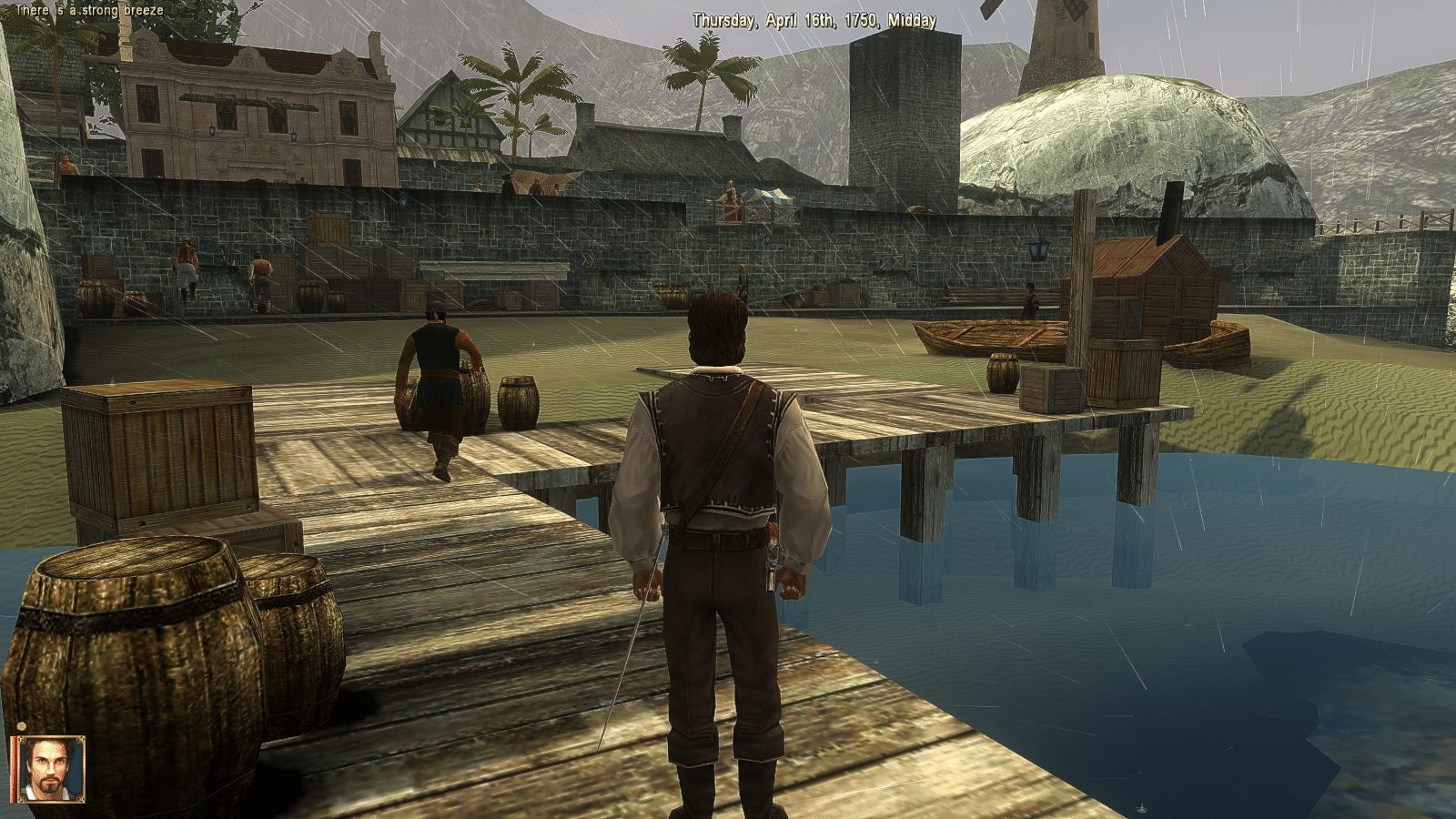Click the character portrait in the corner
This screenshot has height=819, width=1456.
48,769
